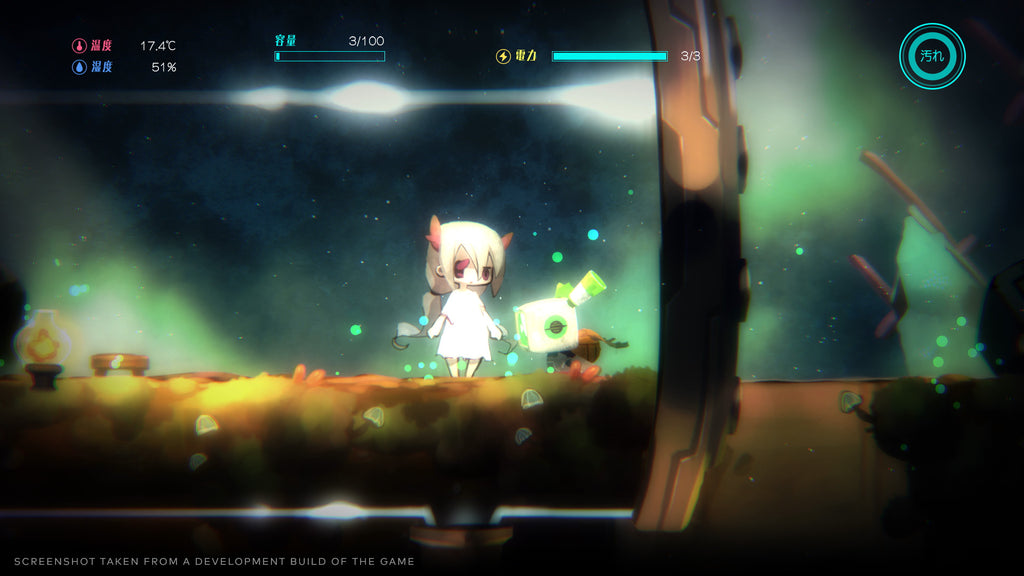Click the blue water droplet humidity icon
Viewport: 1024px width, 576px height.
pyautogui.click(x=79, y=67)
